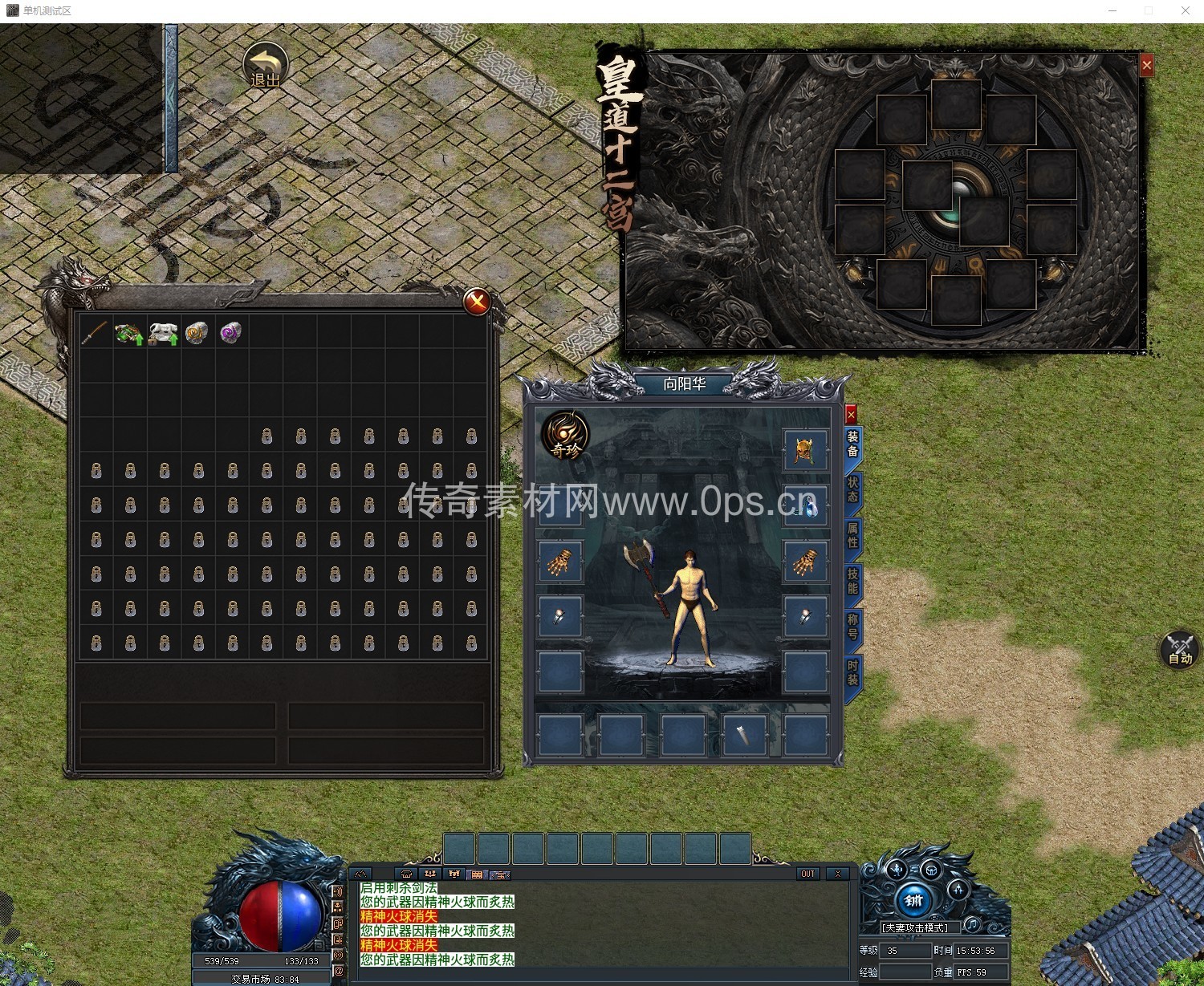Close the 皇道十二宫 panel
This screenshot has width=1204, height=986.
point(1146,66)
